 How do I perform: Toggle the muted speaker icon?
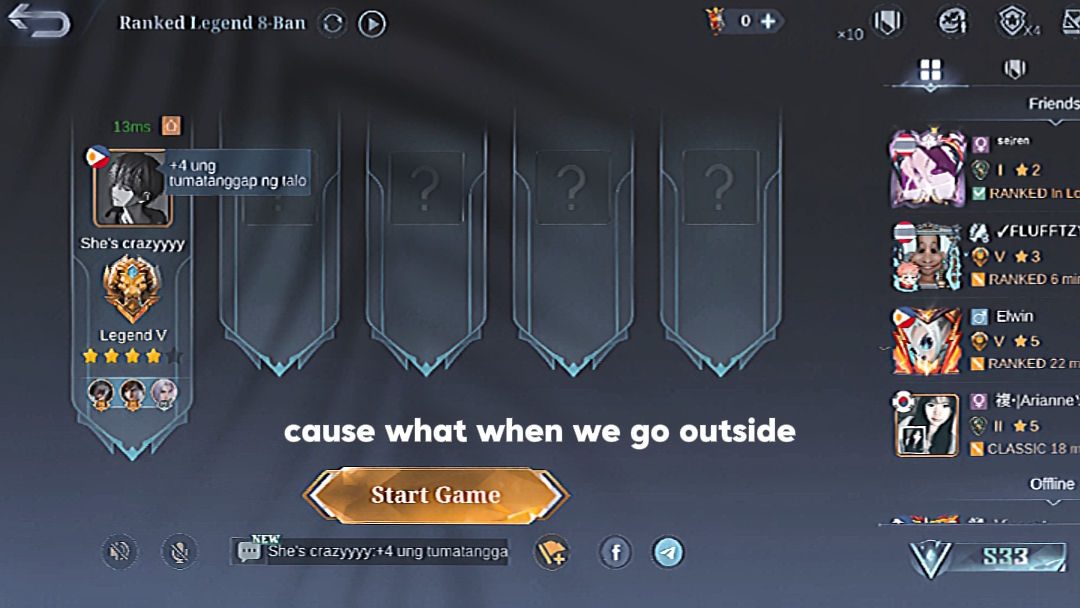click(x=120, y=551)
